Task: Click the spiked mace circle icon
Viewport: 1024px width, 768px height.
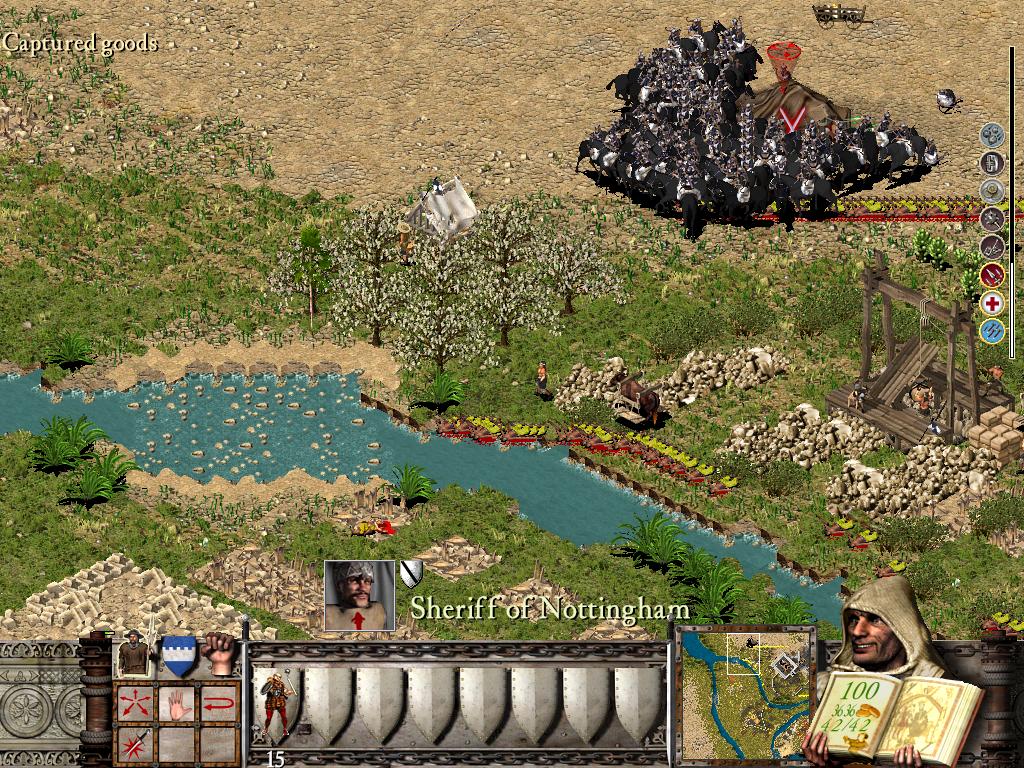Action: pyautogui.click(x=992, y=218)
